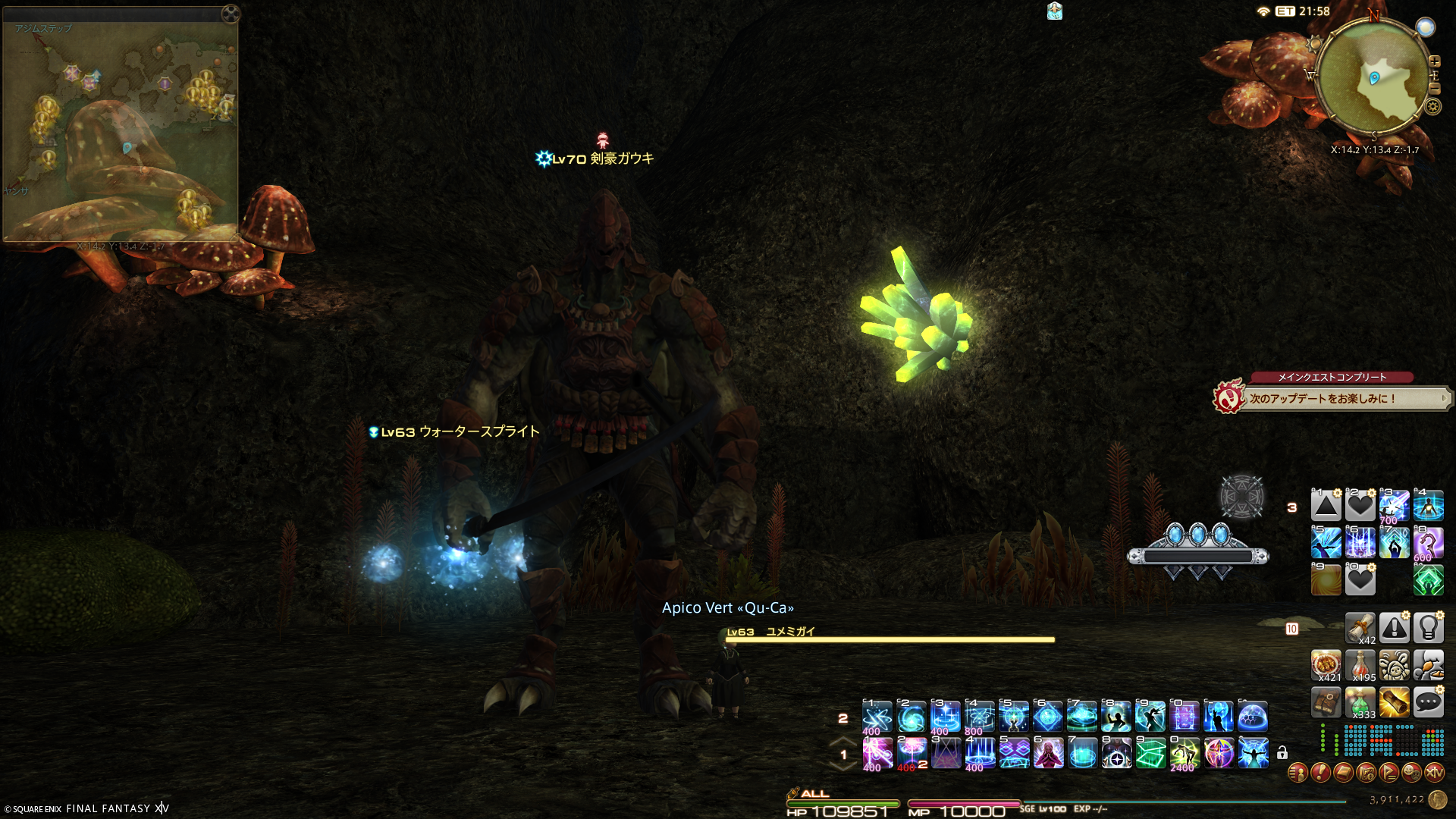Open the main scenario quest complete banner

coord(1331,397)
